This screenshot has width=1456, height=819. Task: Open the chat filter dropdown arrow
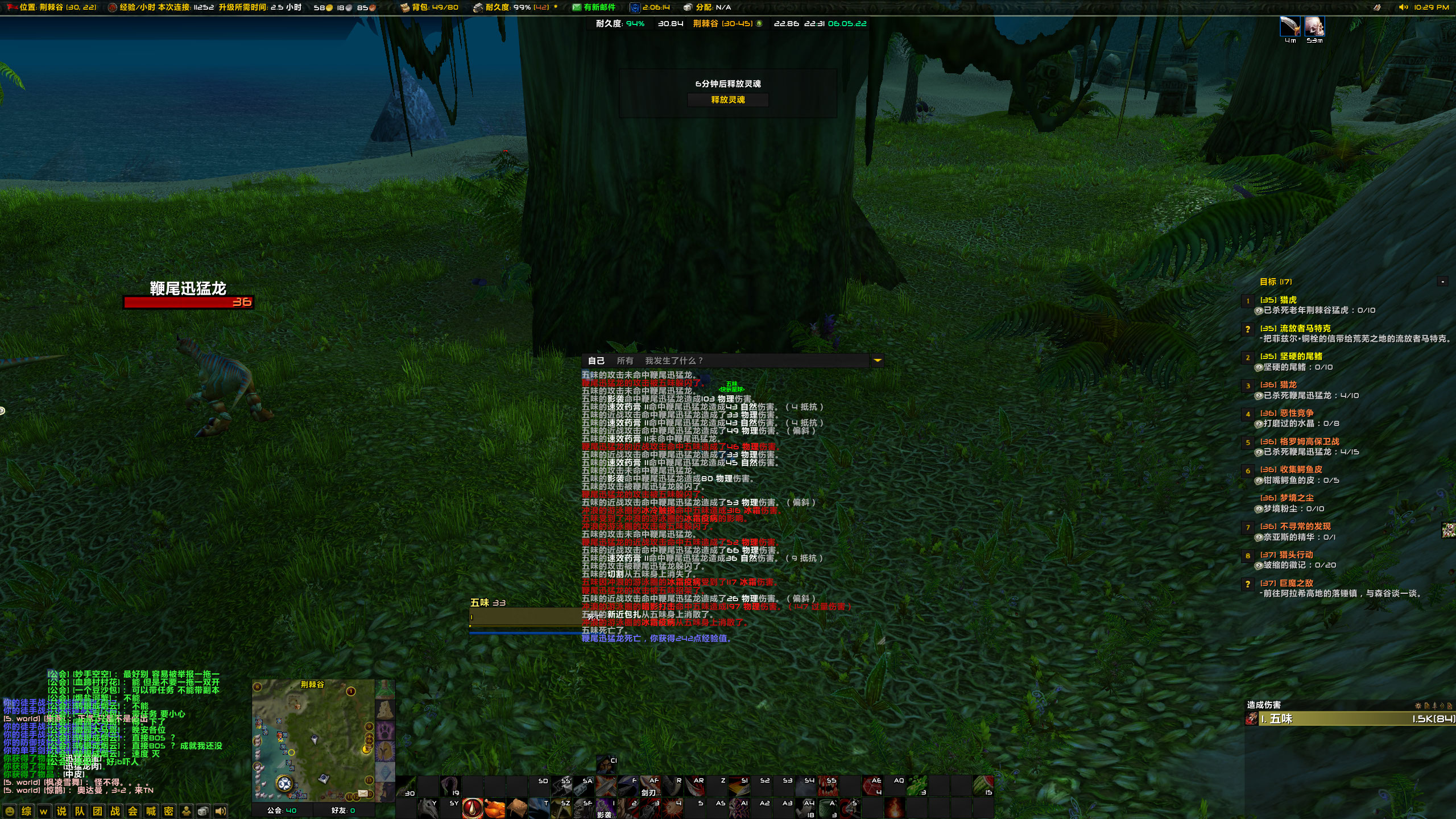pos(878,360)
